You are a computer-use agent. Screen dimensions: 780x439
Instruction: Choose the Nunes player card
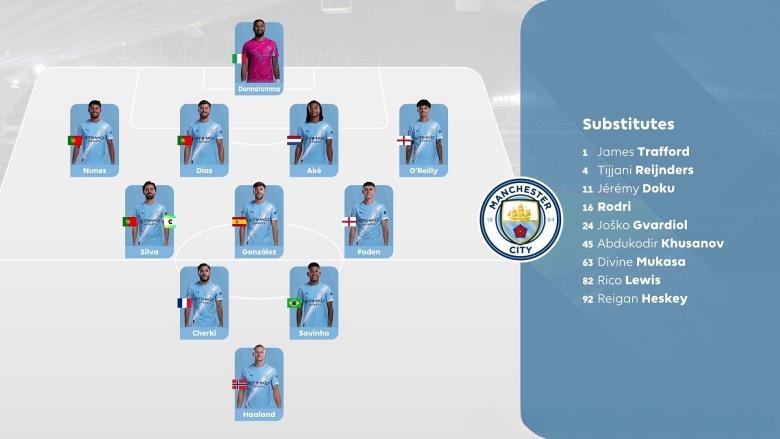click(x=95, y=140)
